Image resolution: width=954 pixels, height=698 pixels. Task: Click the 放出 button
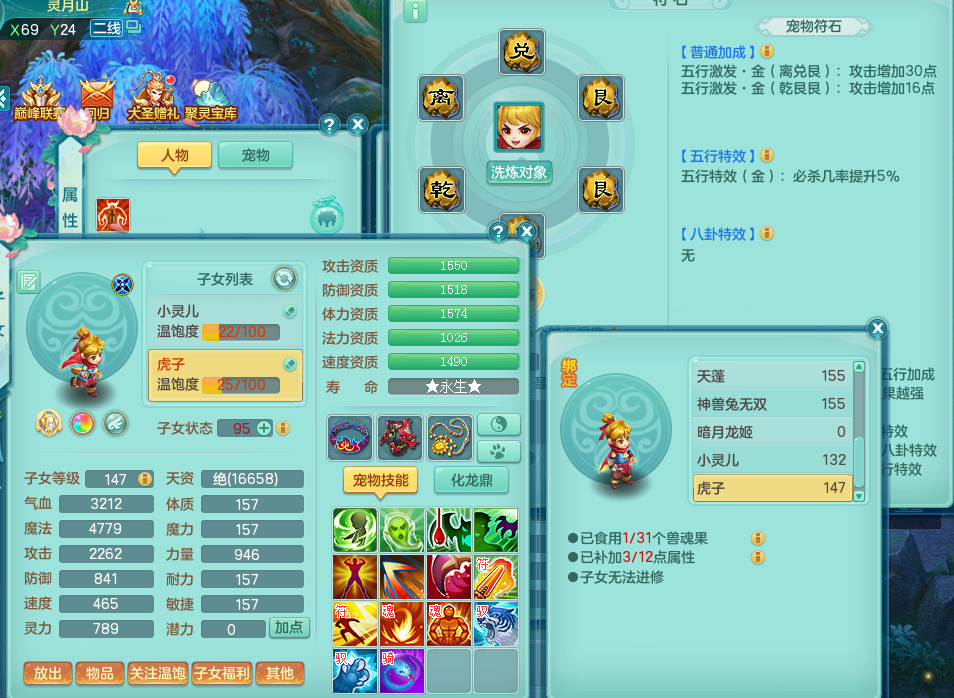click(x=48, y=674)
